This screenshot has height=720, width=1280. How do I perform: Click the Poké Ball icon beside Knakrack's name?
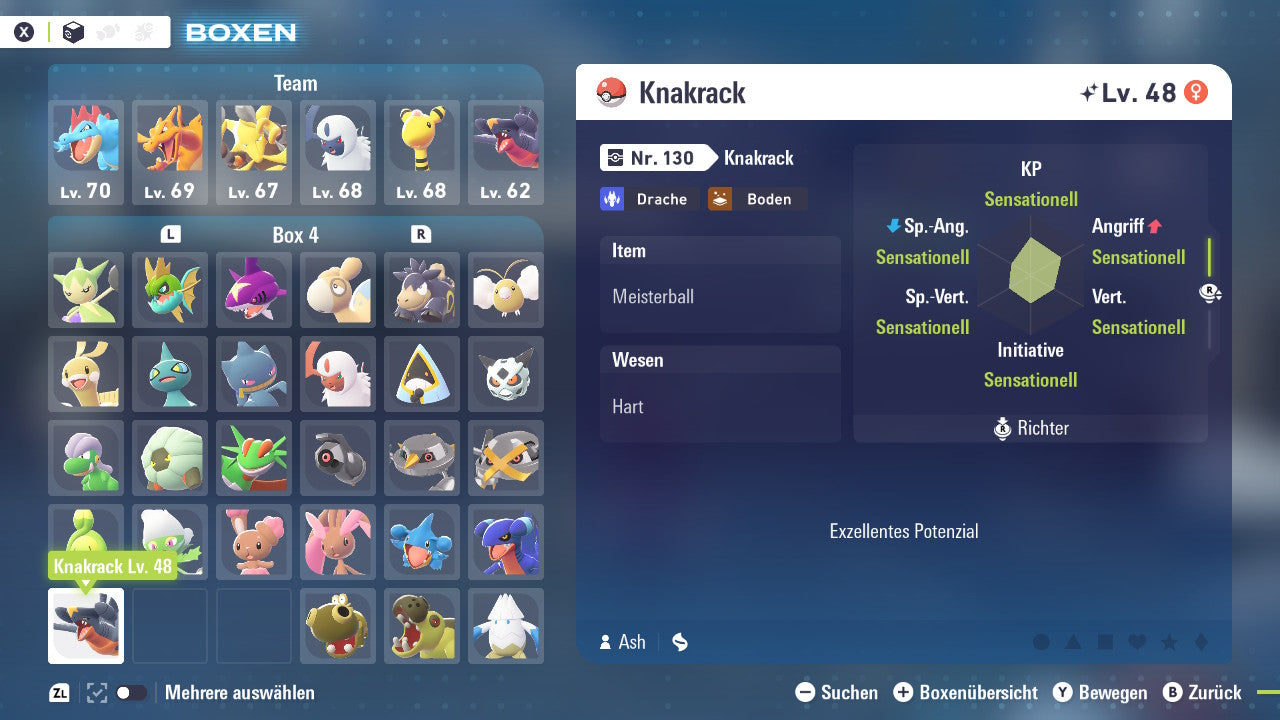[x=610, y=92]
